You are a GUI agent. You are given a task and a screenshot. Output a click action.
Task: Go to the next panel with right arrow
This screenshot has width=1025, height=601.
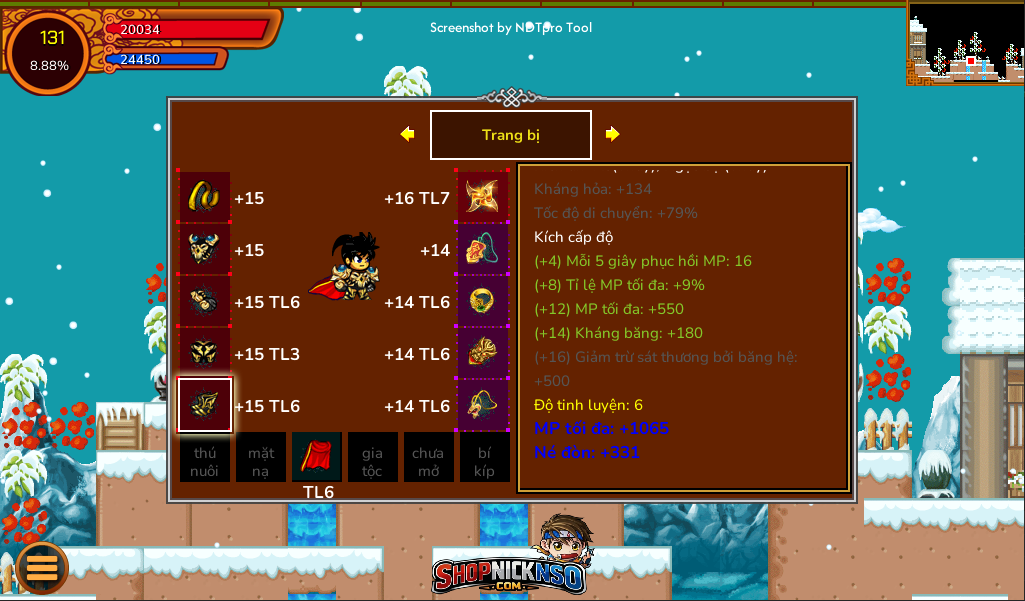[612, 134]
